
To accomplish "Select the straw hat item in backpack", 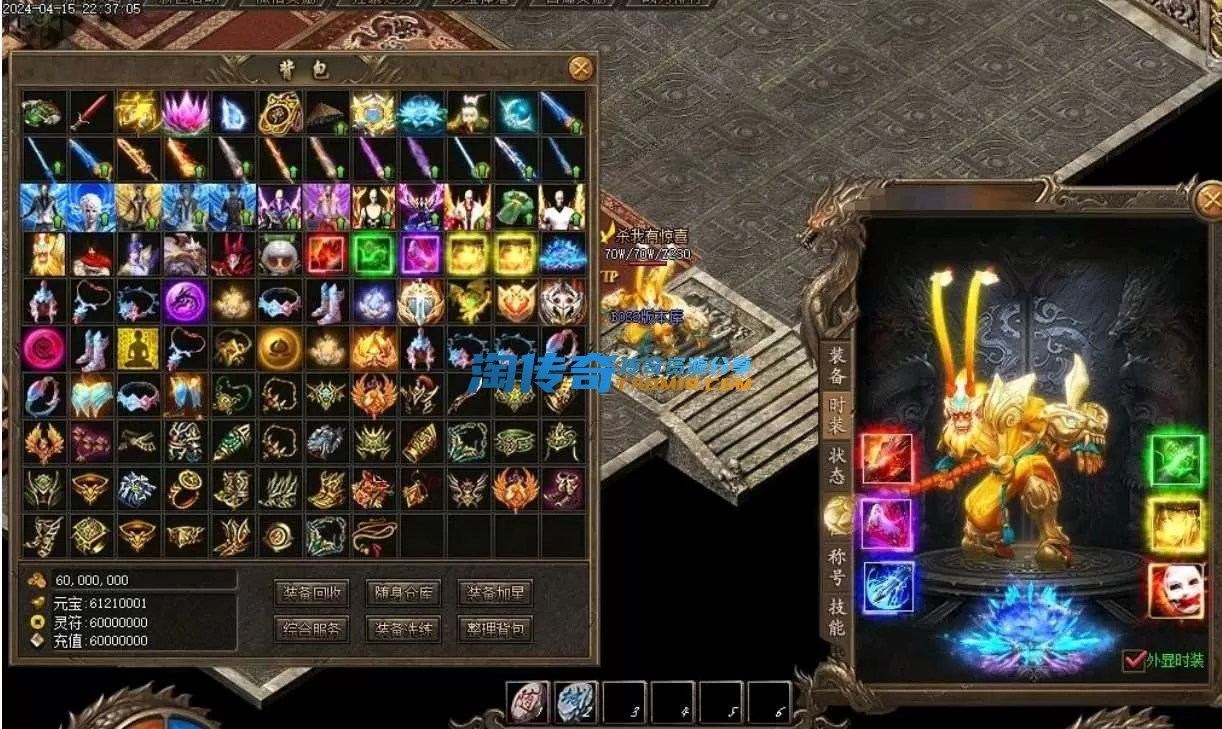I will (327, 112).
